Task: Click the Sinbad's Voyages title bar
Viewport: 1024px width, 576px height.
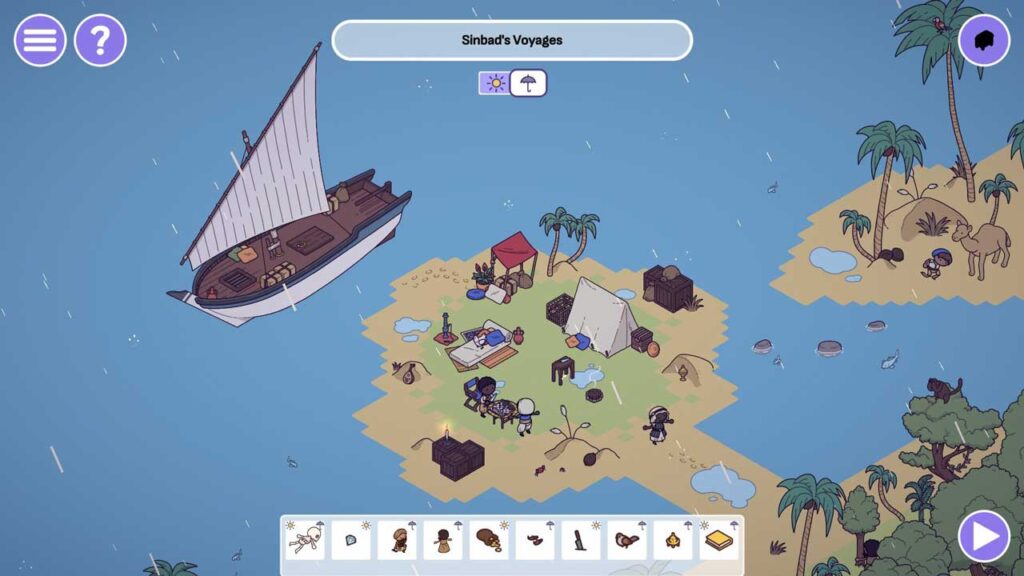Action: click(x=512, y=41)
